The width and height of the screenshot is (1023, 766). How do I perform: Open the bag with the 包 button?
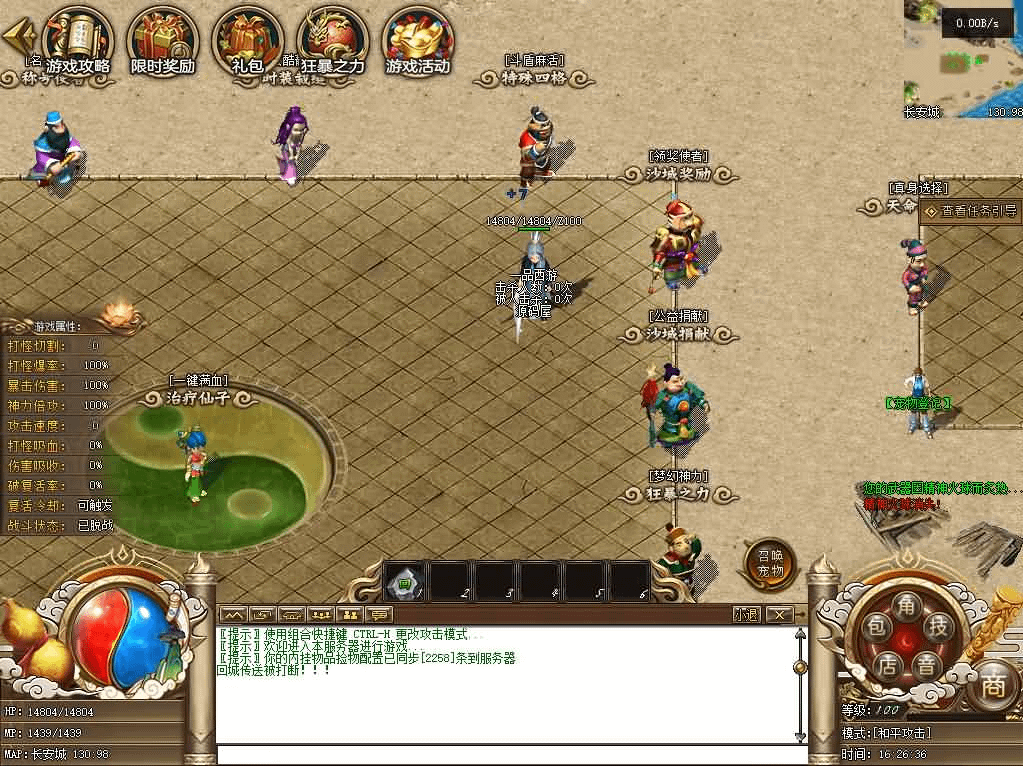[x=877, y=628]
